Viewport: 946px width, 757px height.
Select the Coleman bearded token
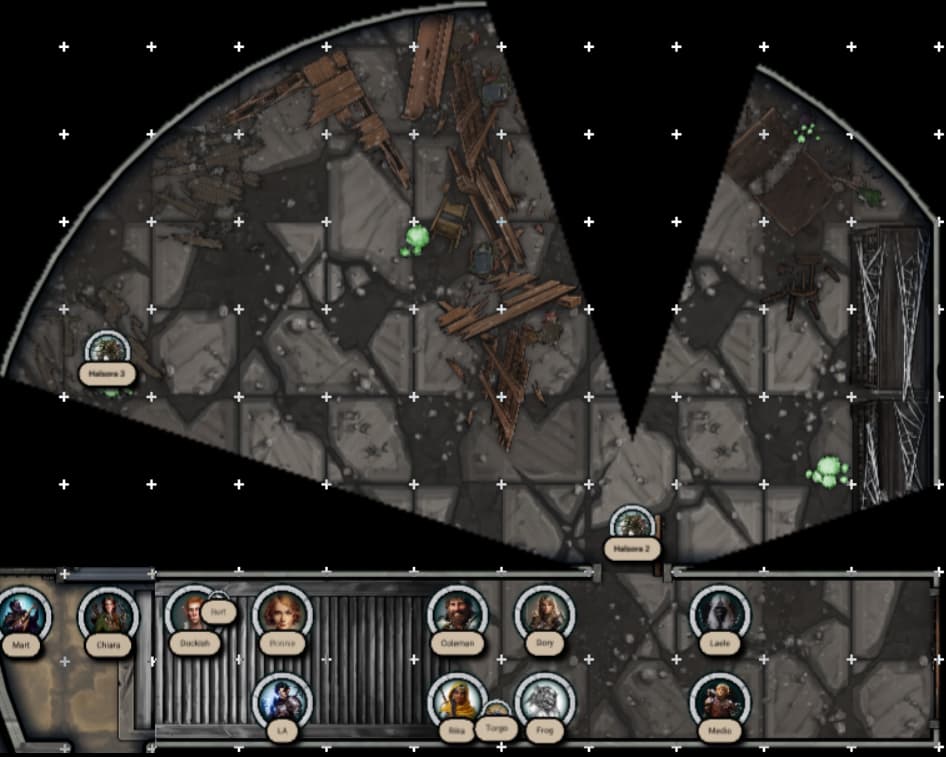(457, 612)
